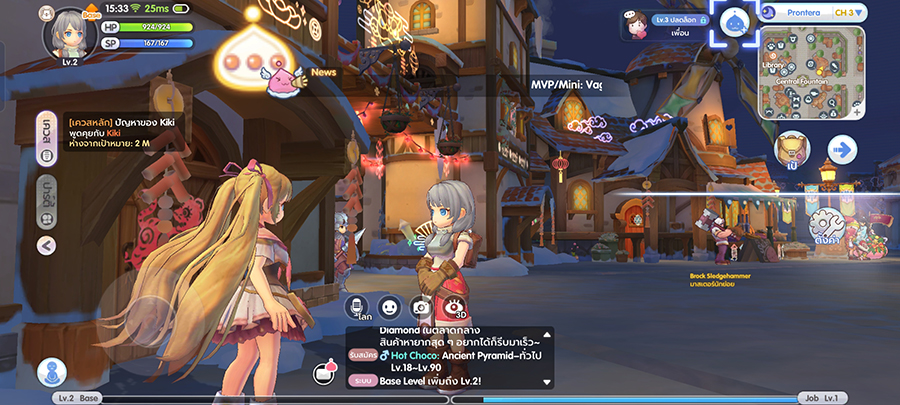Switch to the team side tab
The height and width of the screenshot is (405, 900).
(46, 193)
